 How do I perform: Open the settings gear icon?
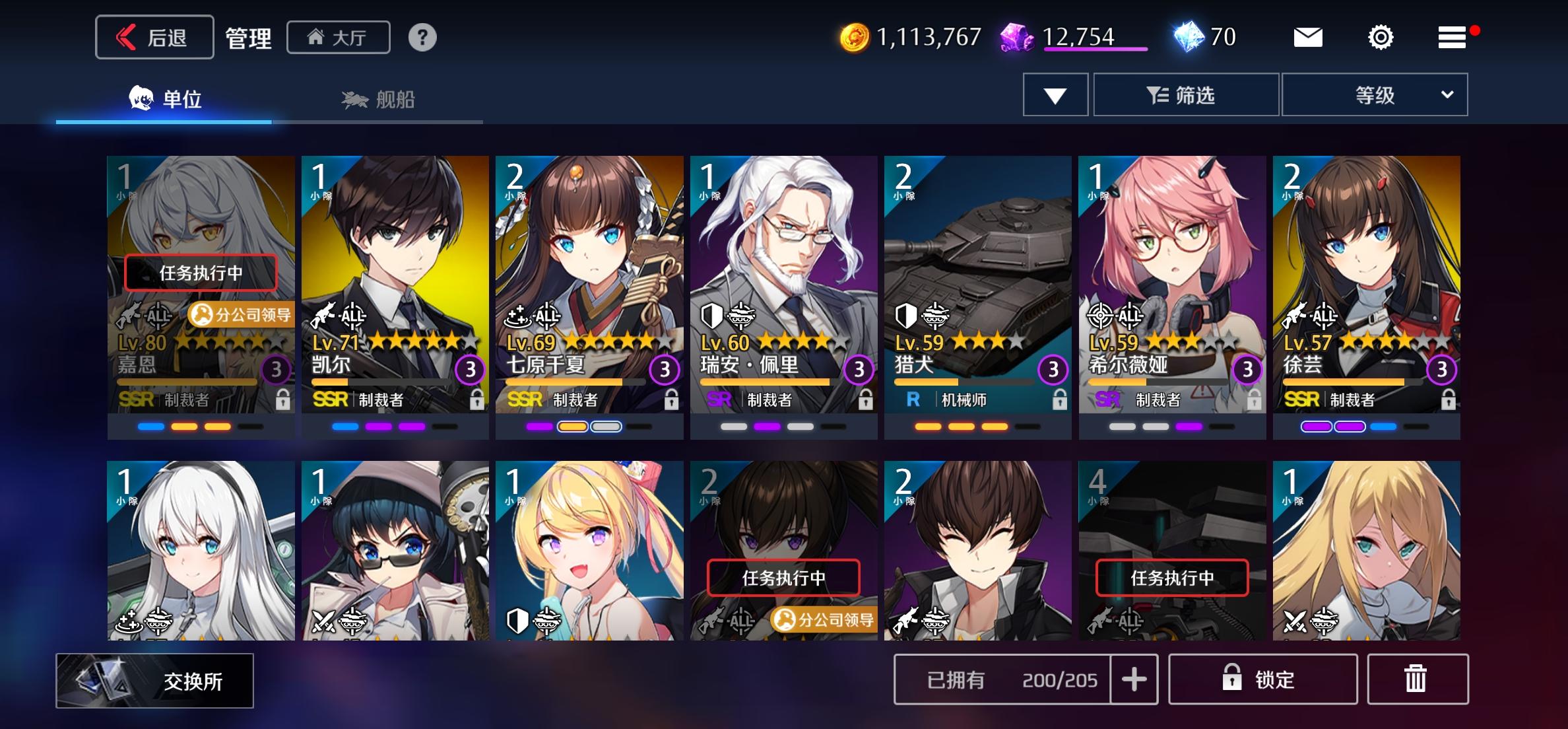click(x=1381, y=38)
